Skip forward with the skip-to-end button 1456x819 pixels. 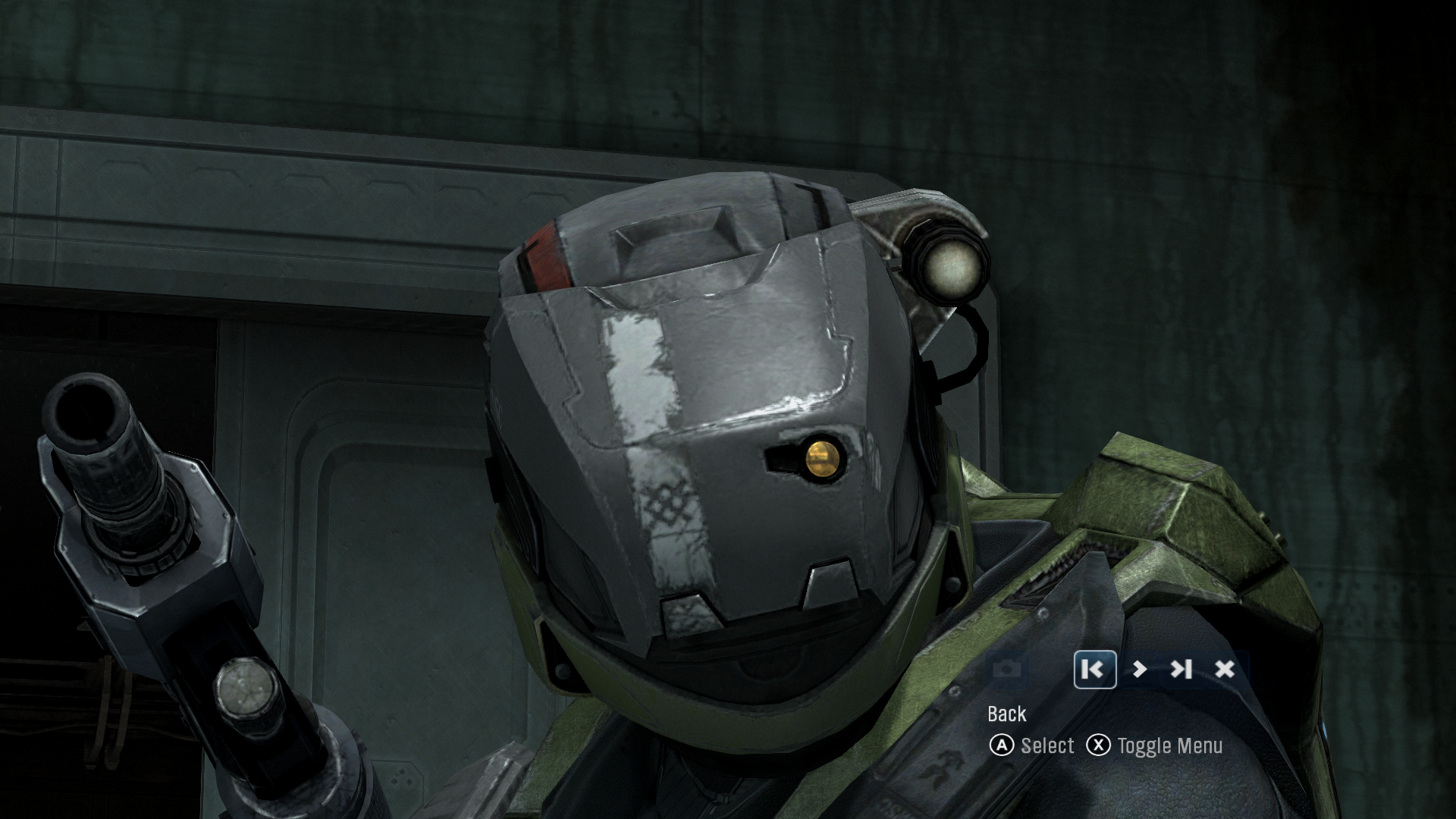pyautogui.click(x=1181, y=670)
